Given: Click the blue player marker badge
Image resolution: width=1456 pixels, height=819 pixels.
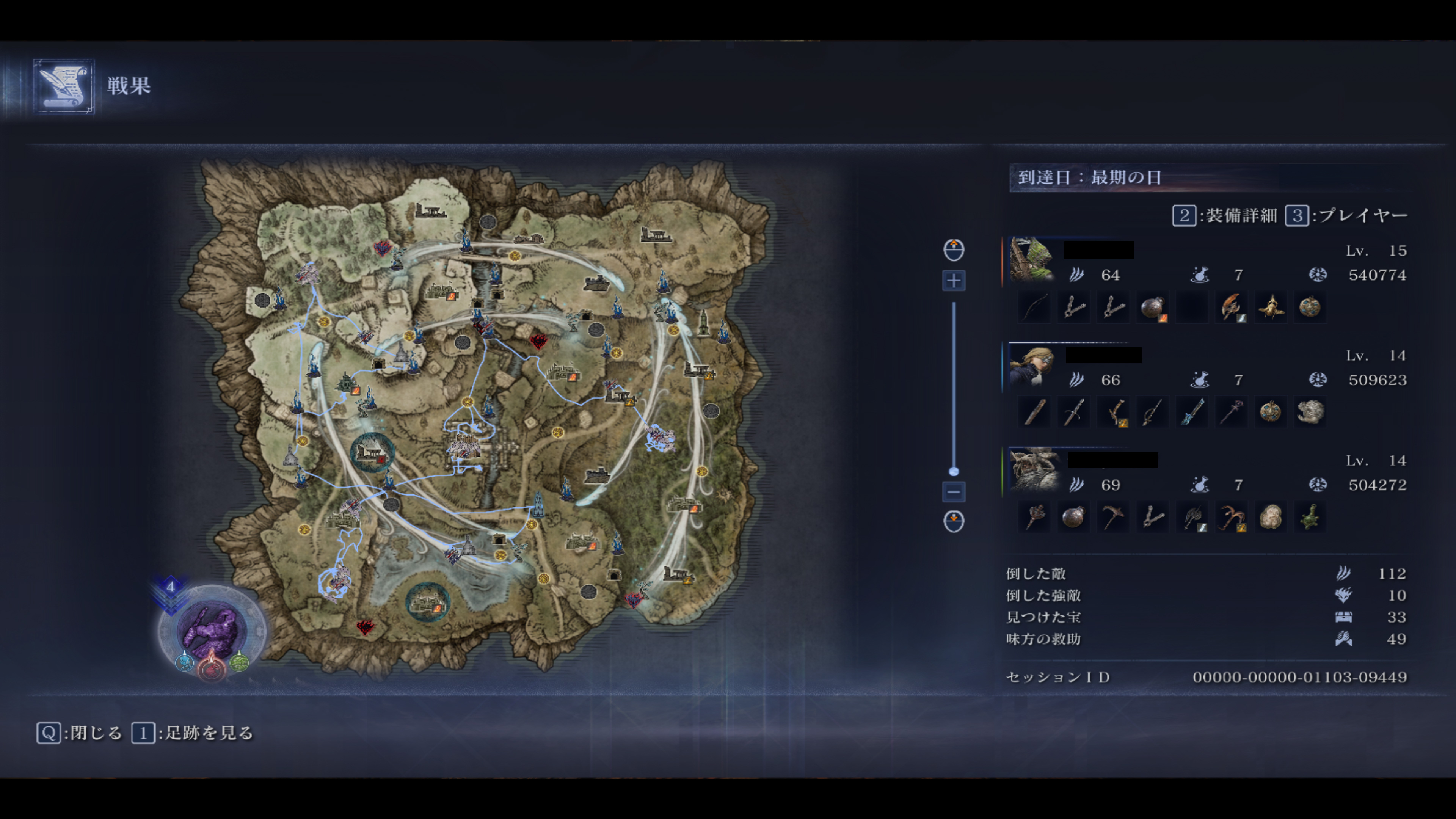Looking at the screenshot, I should click(x=185, y=661).
